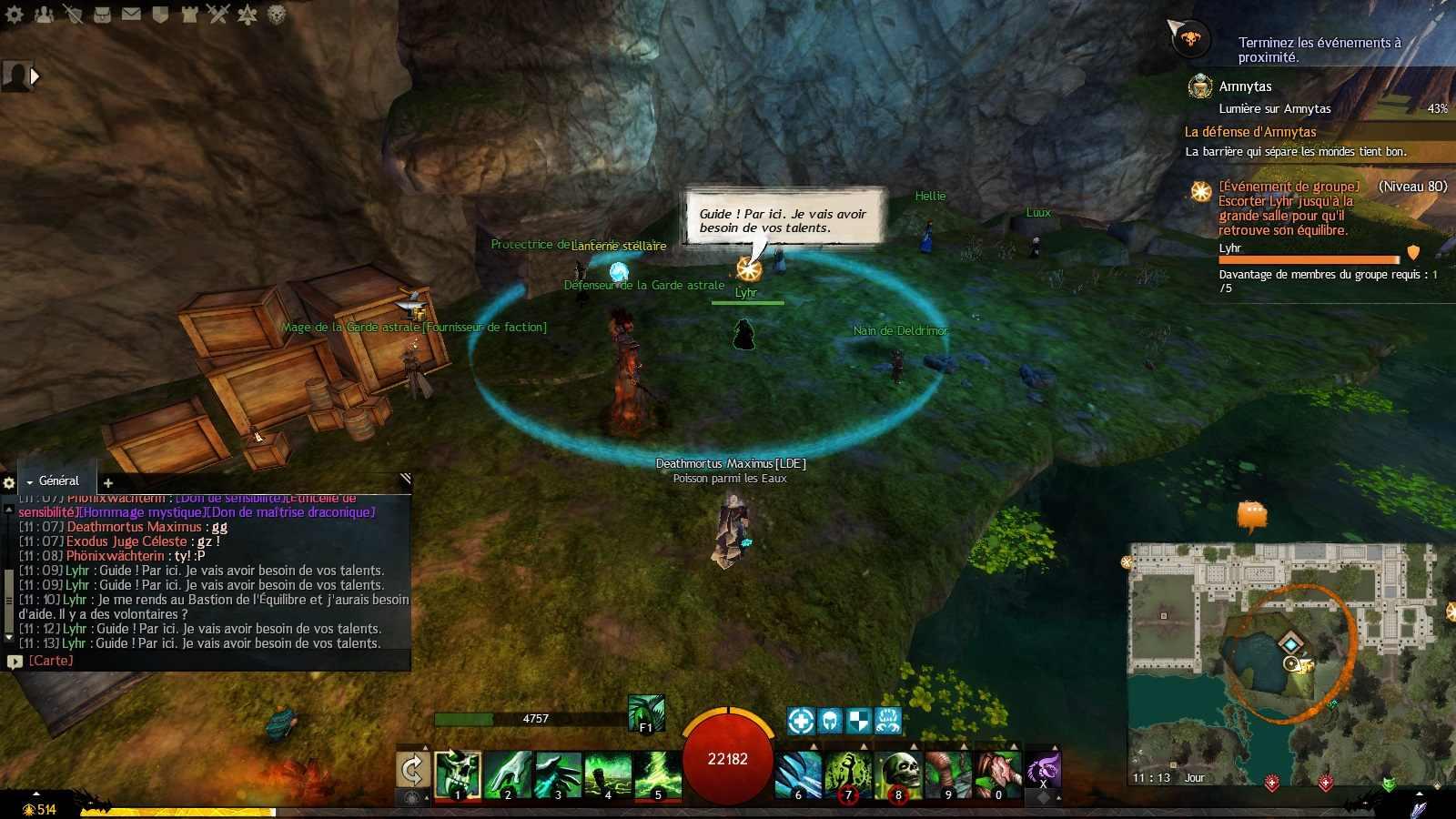Open the mail envelope icon
Viewport: 1456px width, 819px height.
click(131, 14)
